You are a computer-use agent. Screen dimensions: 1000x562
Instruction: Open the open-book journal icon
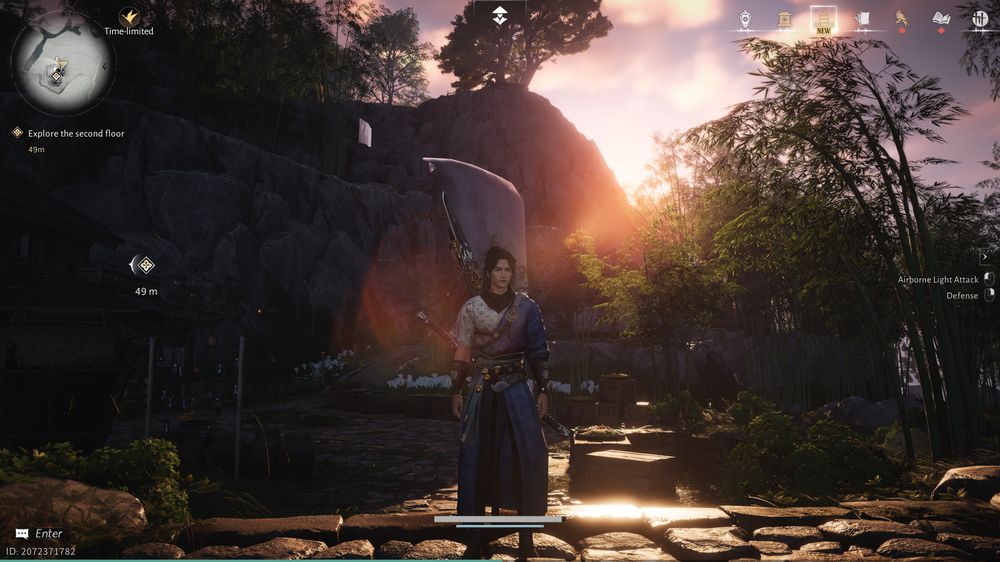pyautogui.click(x=940, y=19)
